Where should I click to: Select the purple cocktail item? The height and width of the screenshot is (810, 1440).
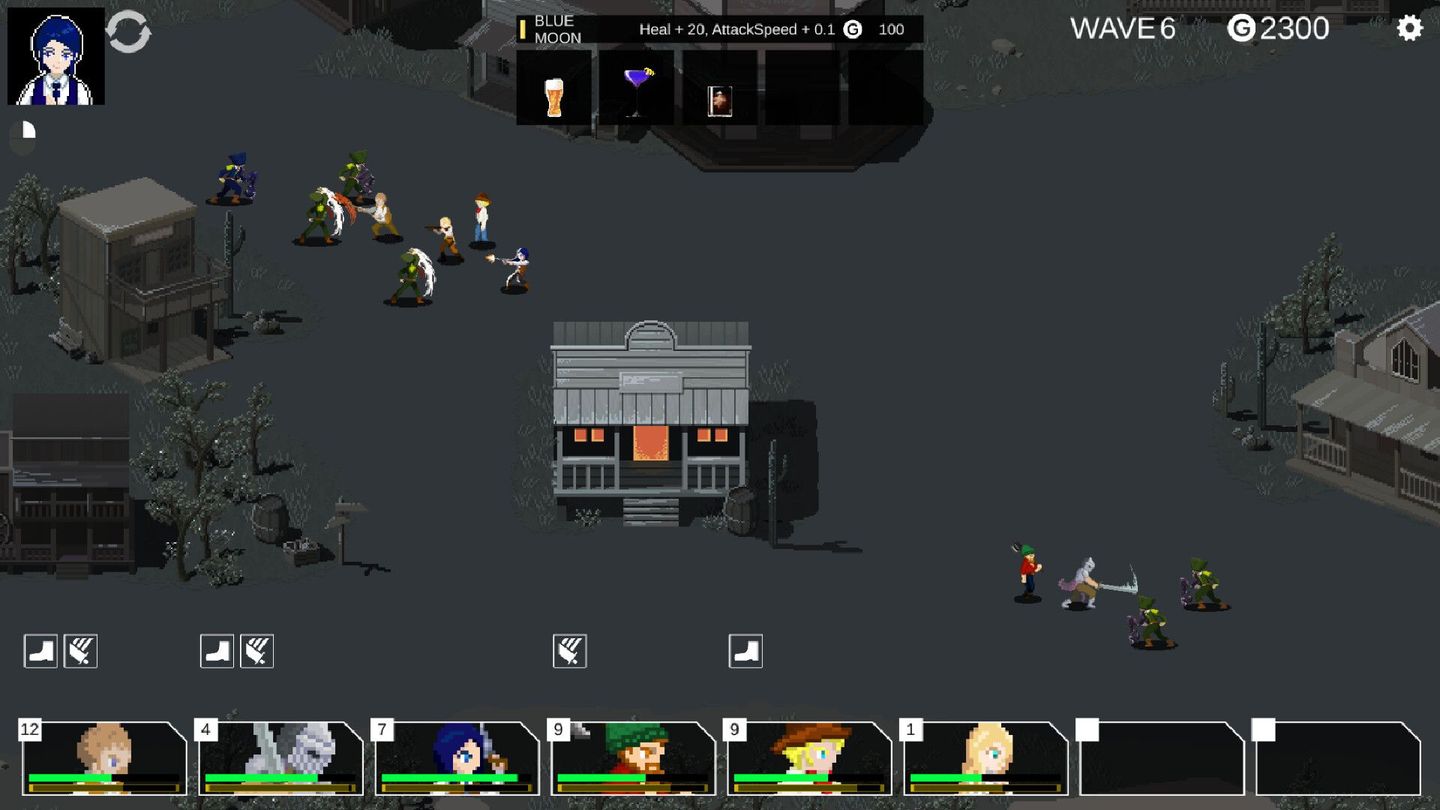[637, 89]
